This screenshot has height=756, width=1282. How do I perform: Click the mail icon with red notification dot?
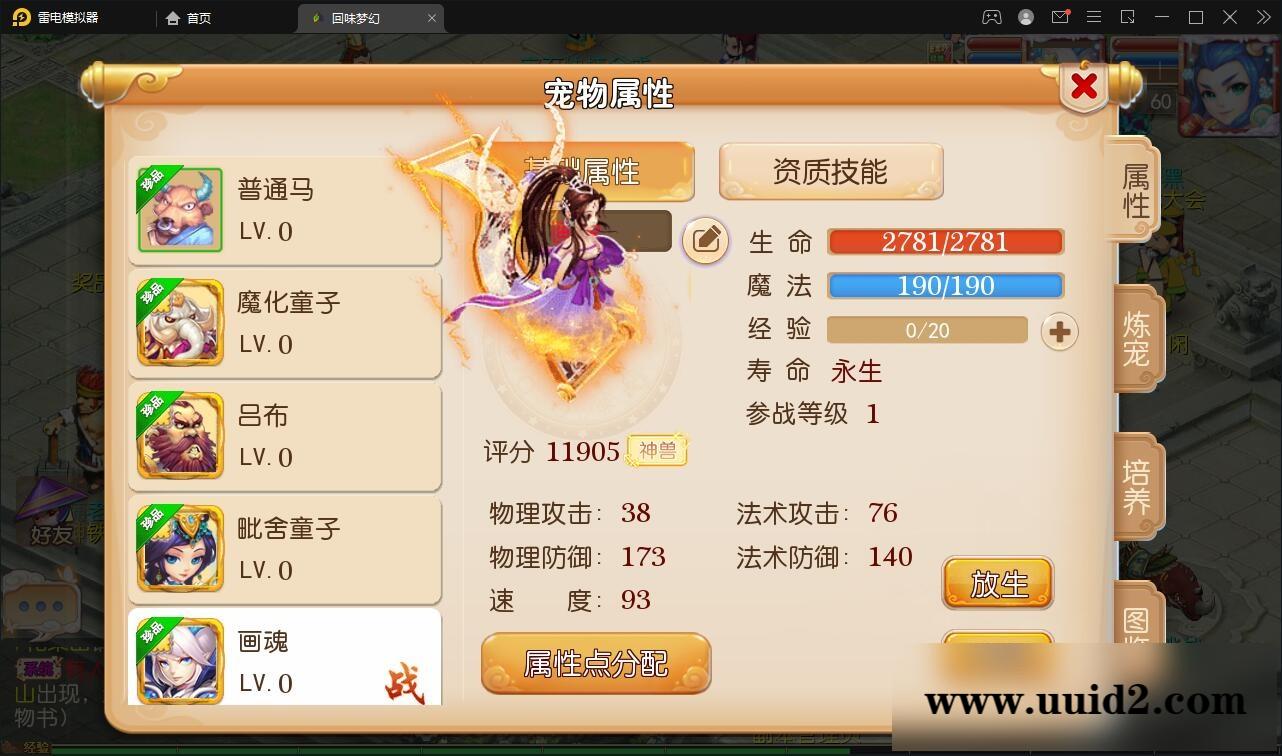click(1060, 17)
